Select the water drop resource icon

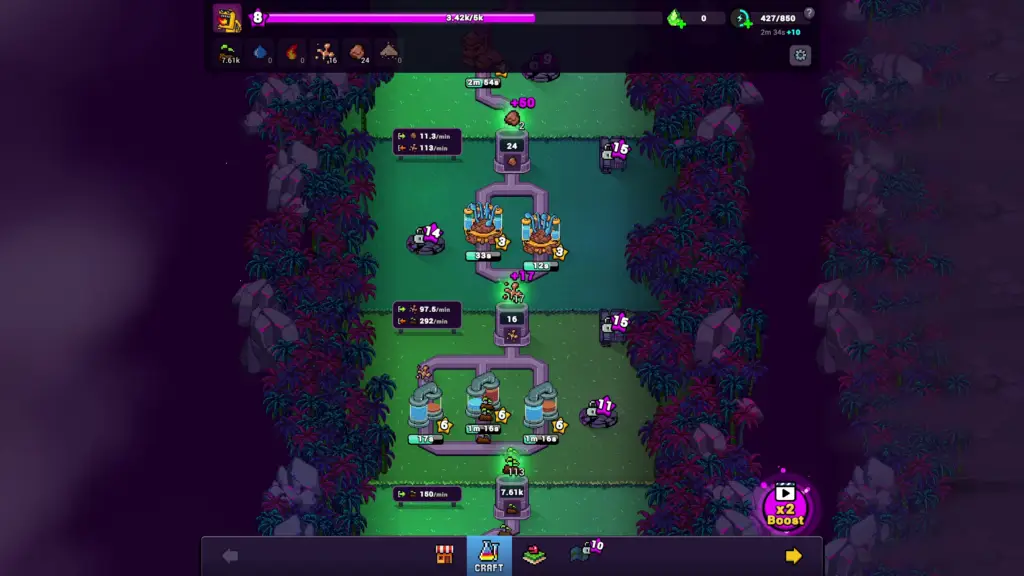(x=261, y=52)
